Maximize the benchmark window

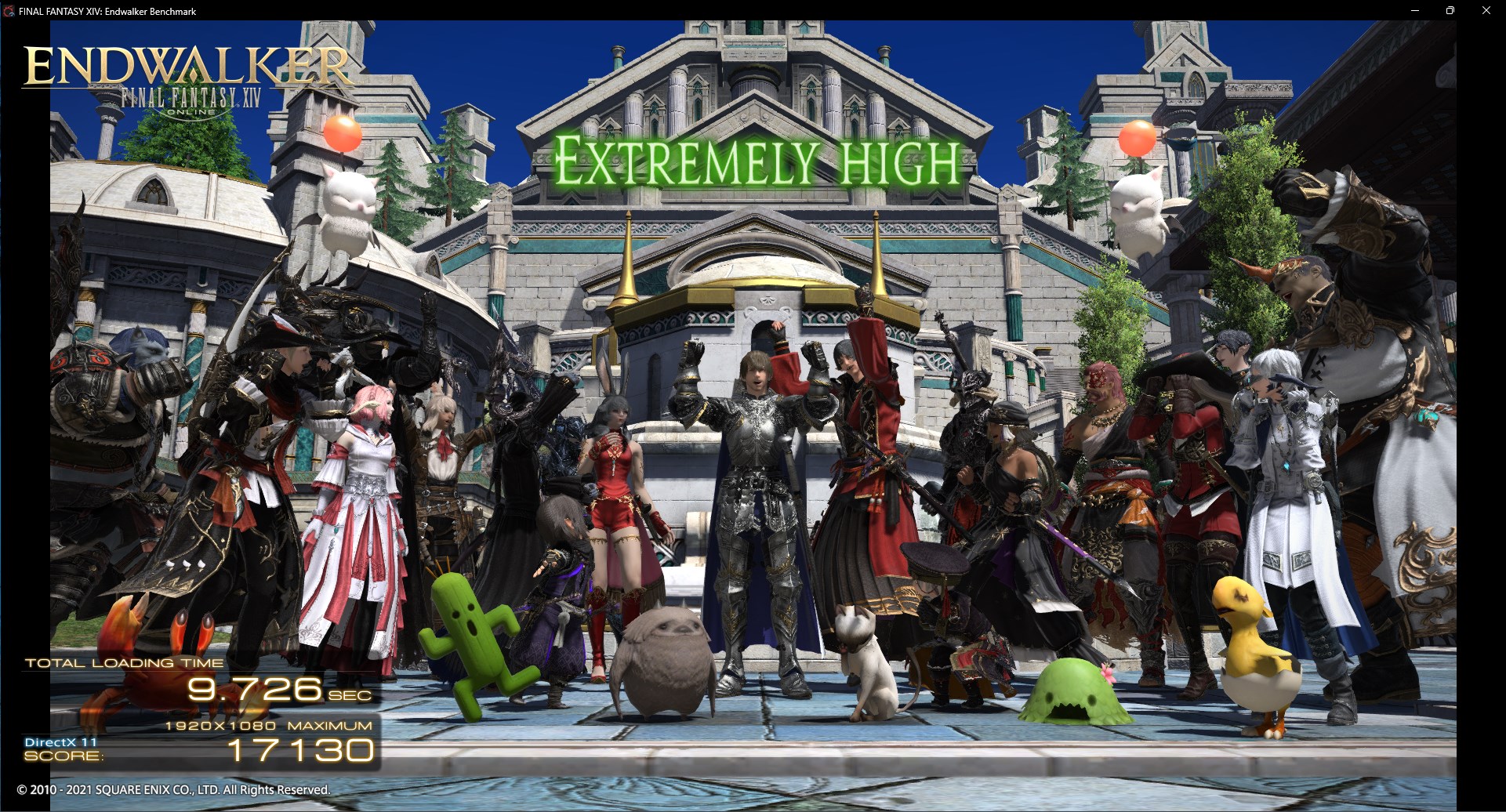[1451, 11]
